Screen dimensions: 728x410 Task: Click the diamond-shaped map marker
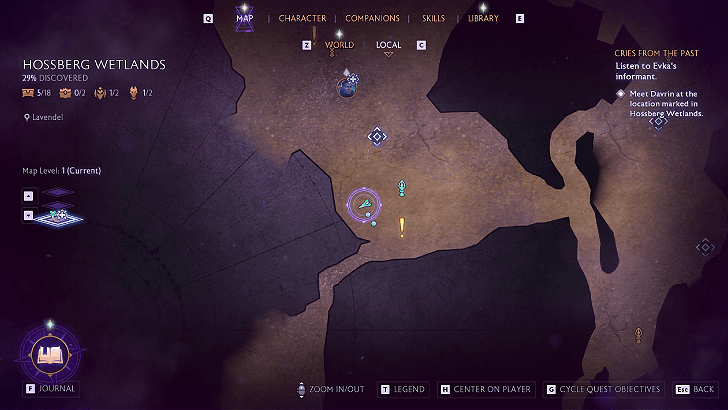(376, 135)
